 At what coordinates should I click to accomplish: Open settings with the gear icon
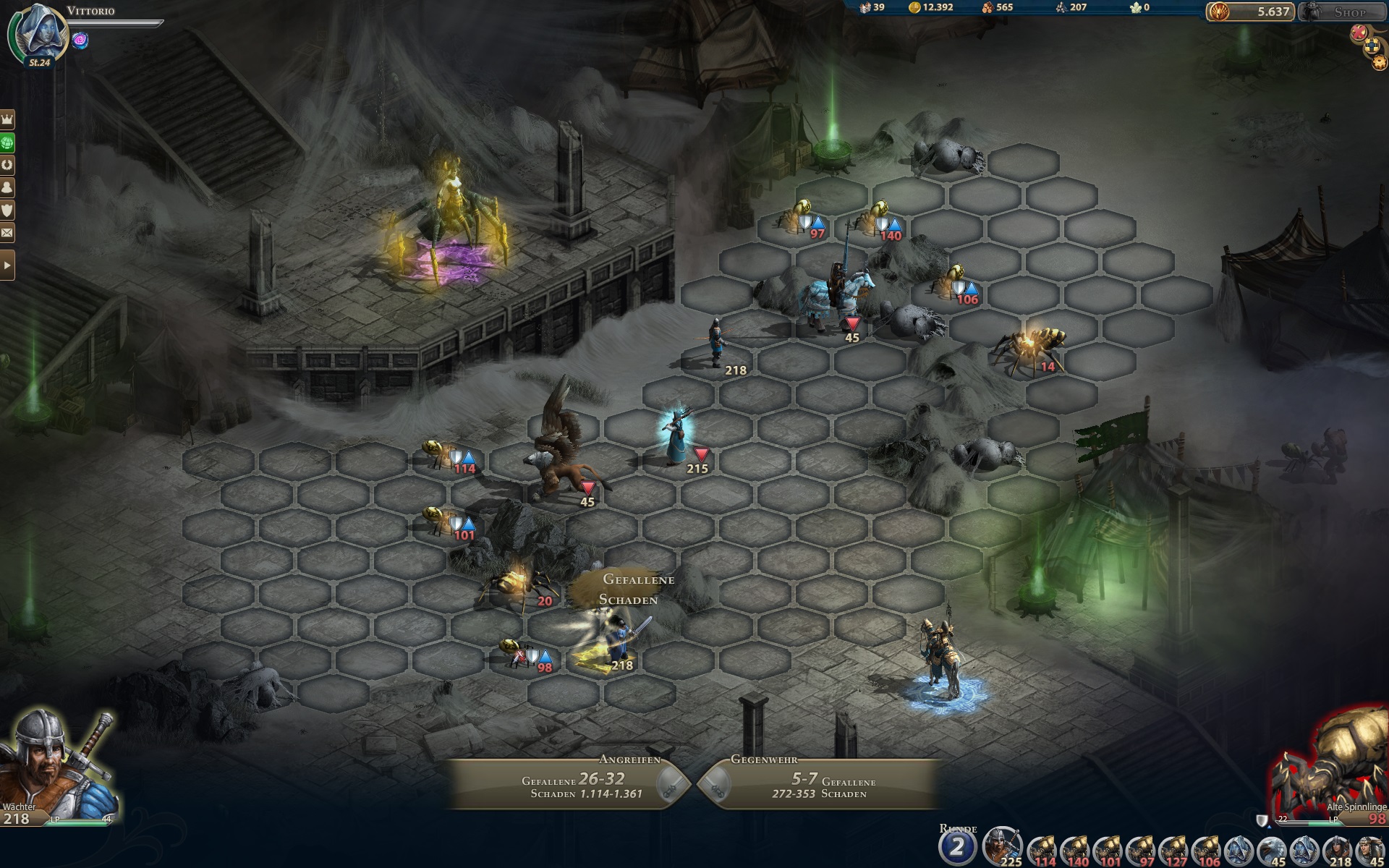1379,63
